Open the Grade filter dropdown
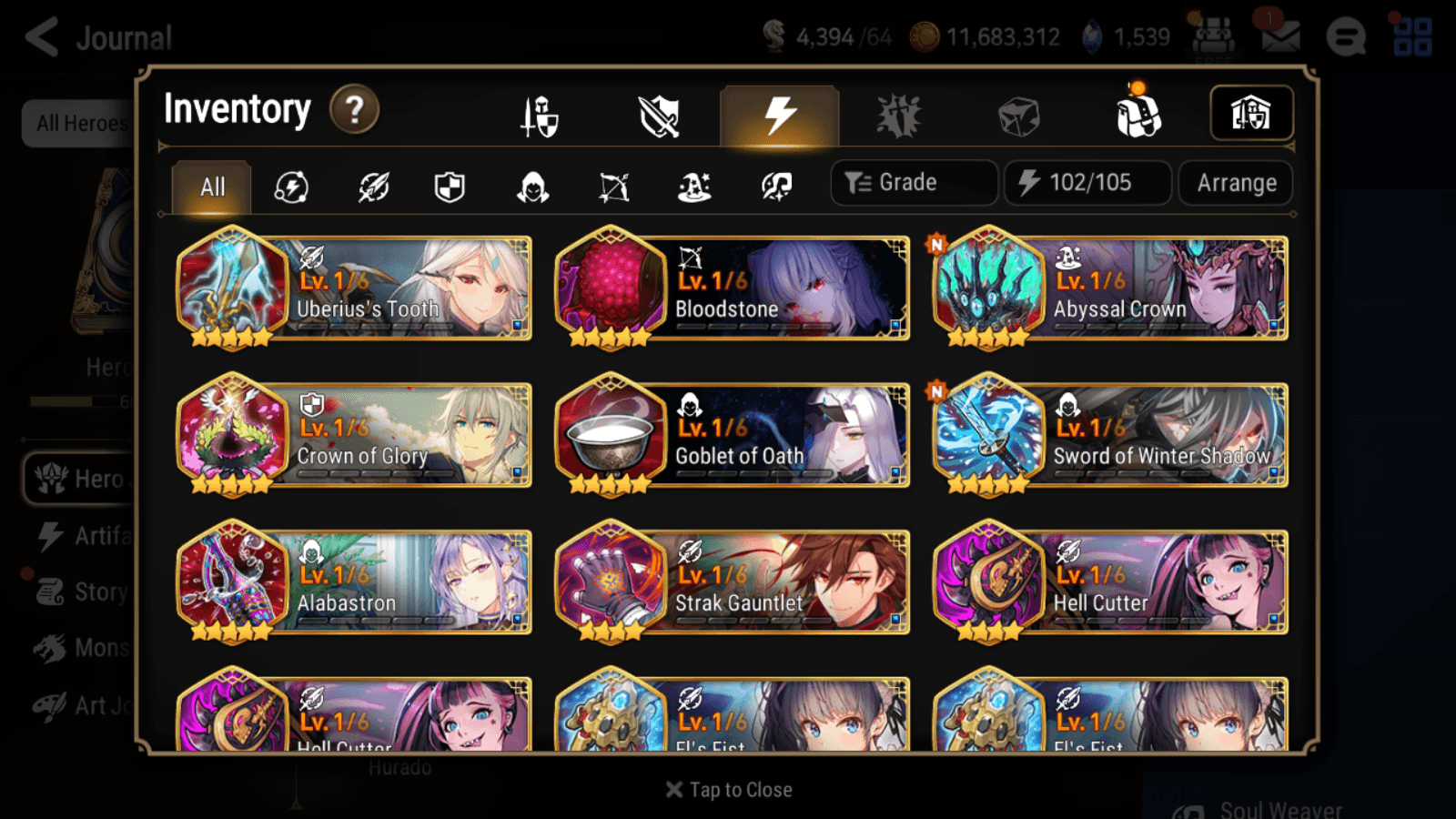 (913, 182)
